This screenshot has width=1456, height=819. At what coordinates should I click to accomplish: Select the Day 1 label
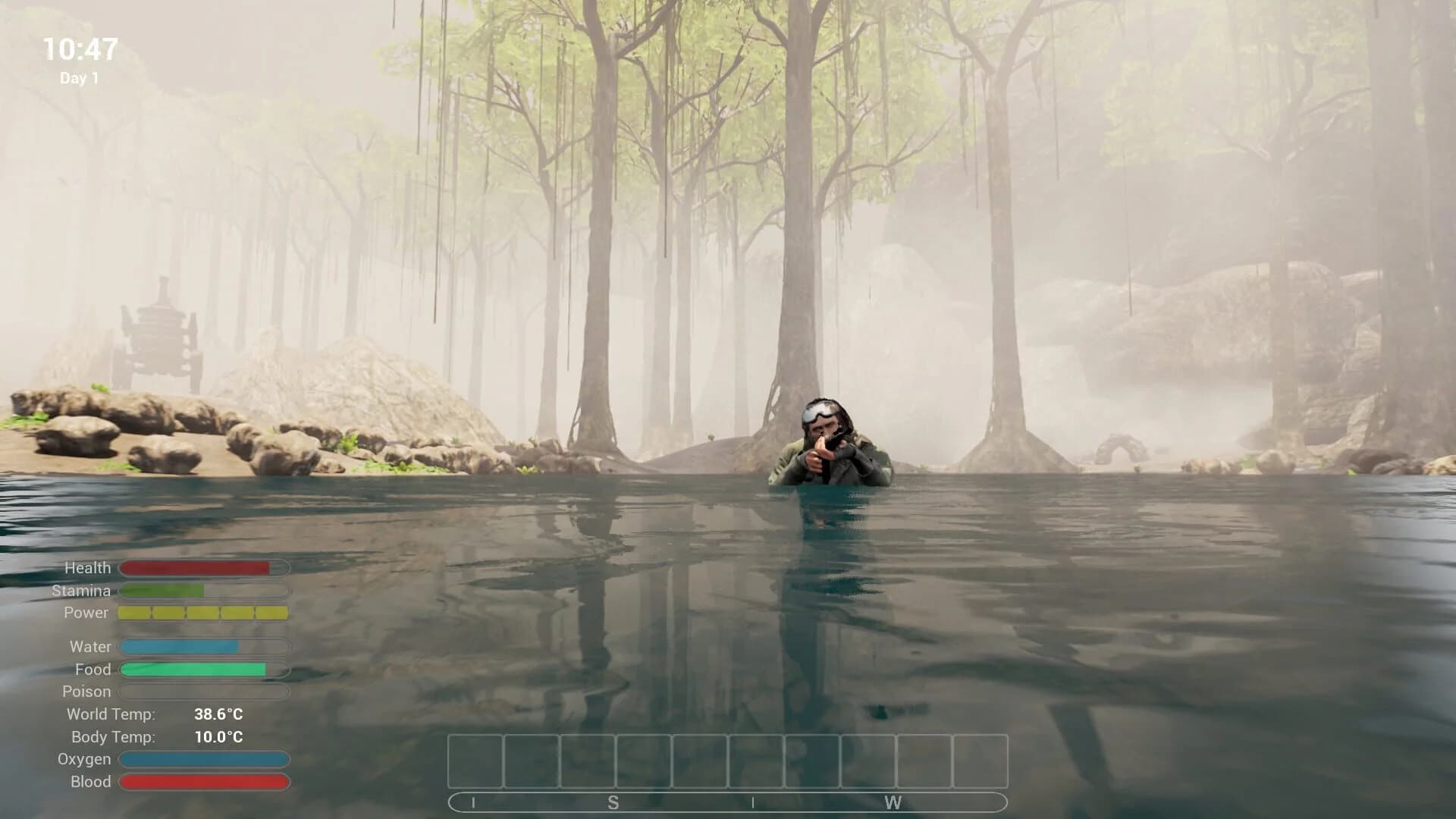point(79,77)
